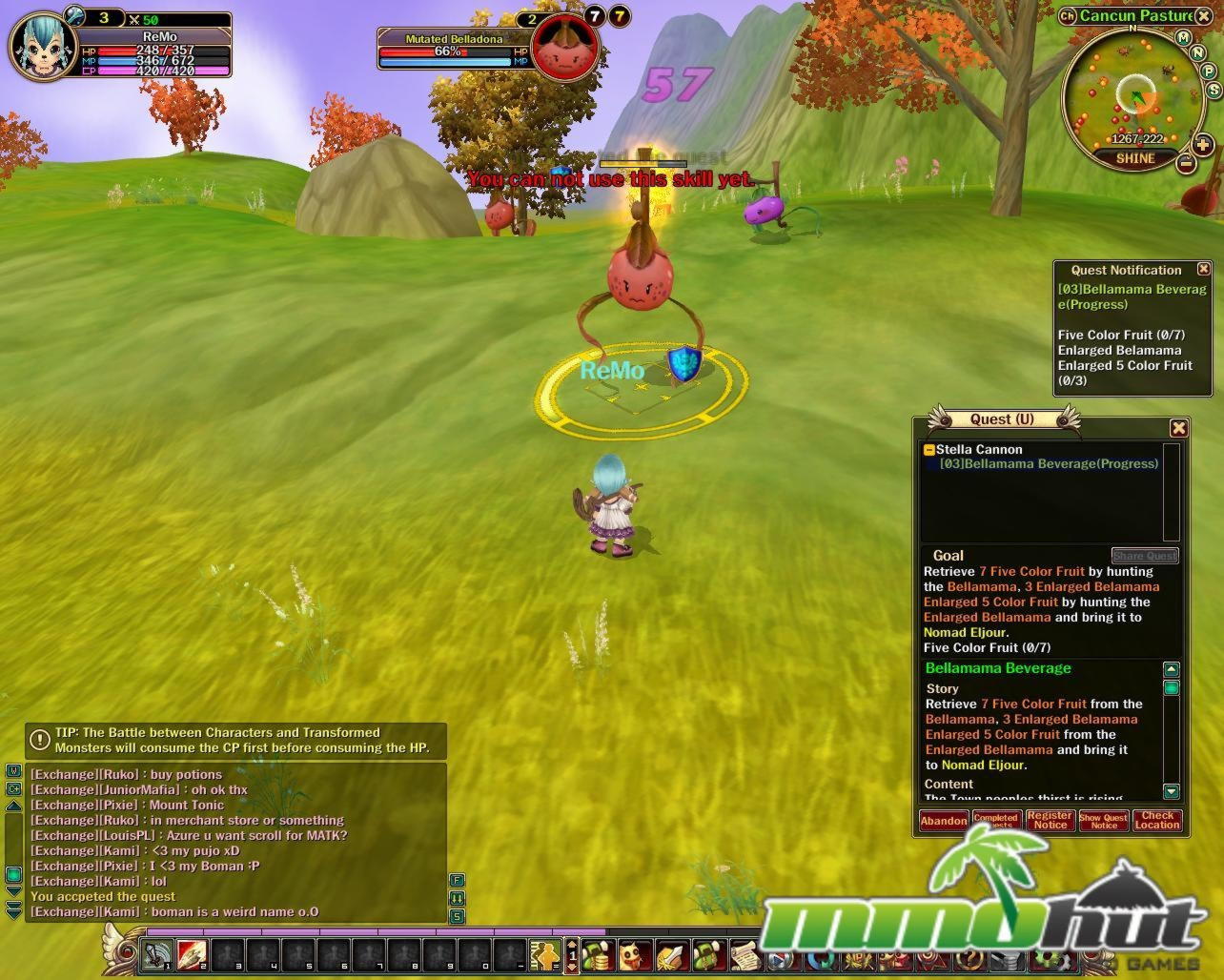Abandon the current quest
The image size is (1224, 980).
(x=943, y=821)
